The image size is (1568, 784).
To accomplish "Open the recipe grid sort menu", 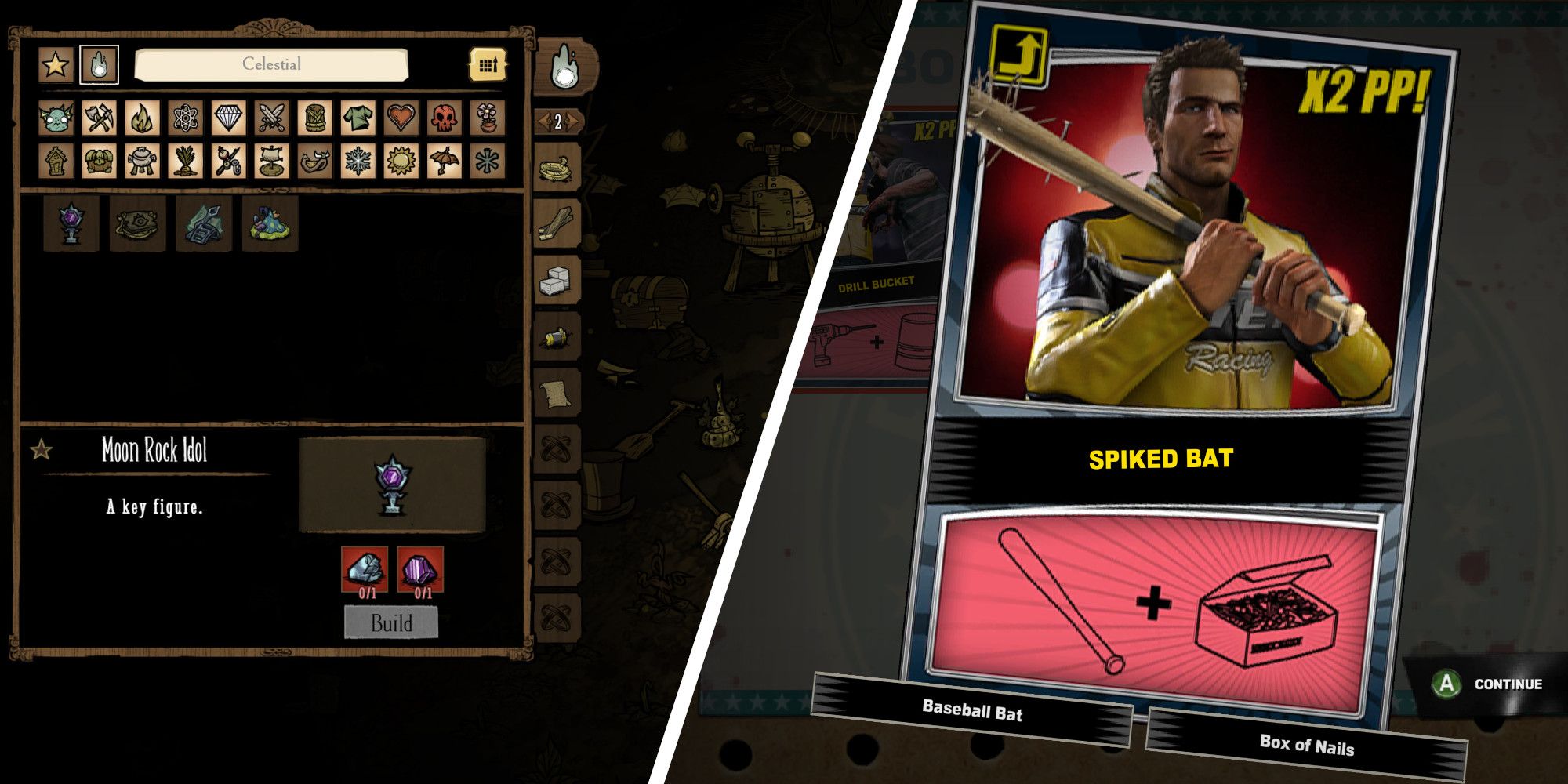I will (488, 65).
